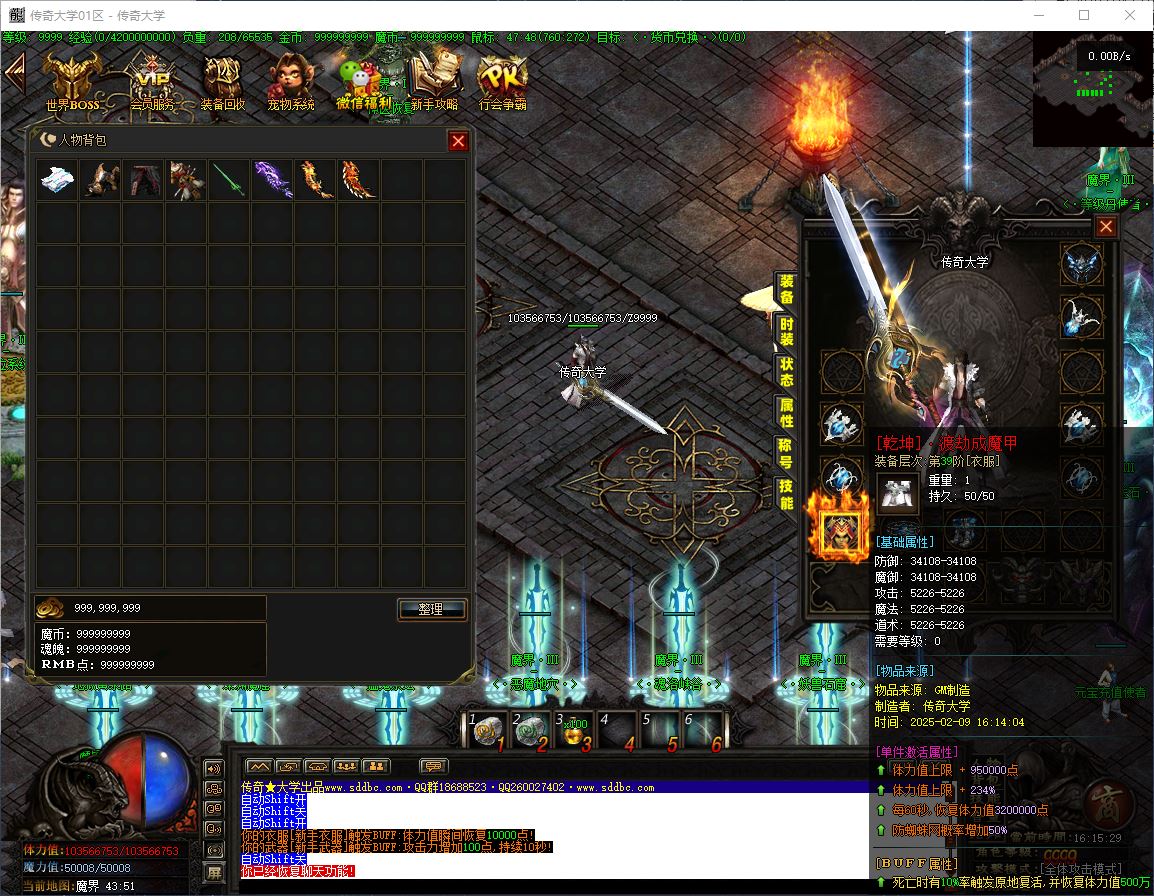
Task: Open 微信福利 WeChat rewards
Action: pyautogui.click(x=362, y=81)
